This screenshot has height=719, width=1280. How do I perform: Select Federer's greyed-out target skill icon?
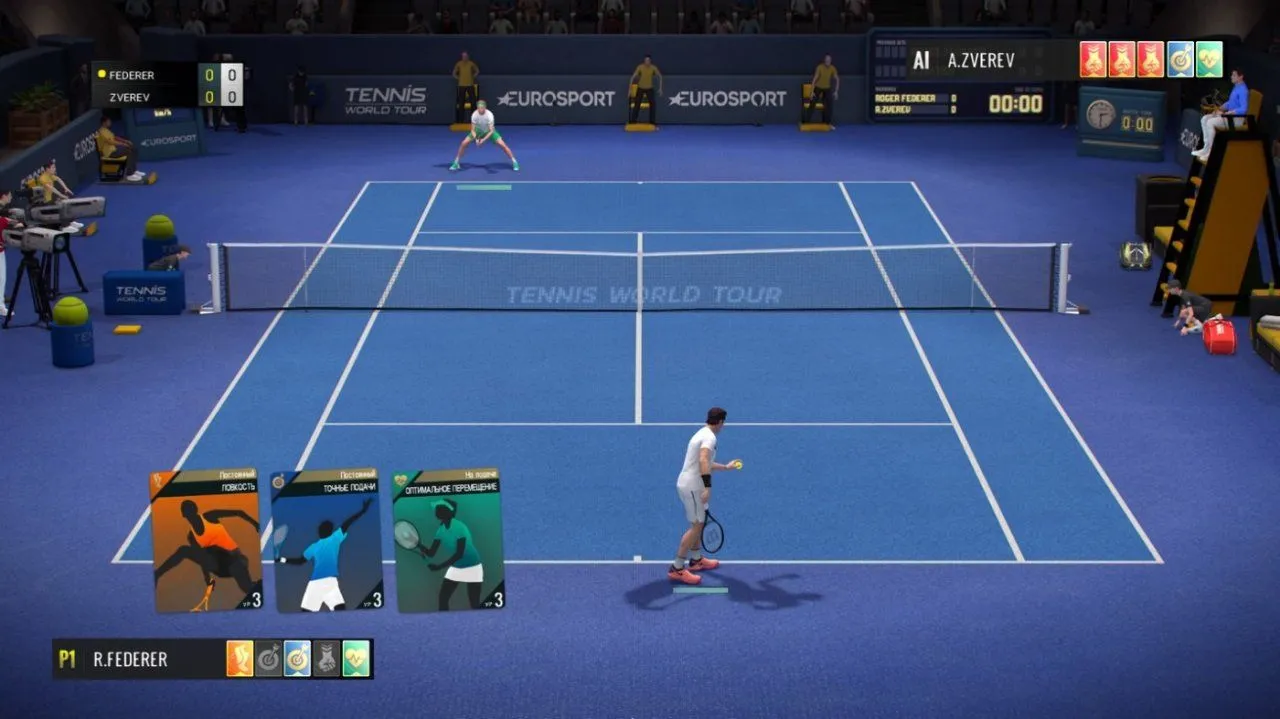tap(269, 659)
